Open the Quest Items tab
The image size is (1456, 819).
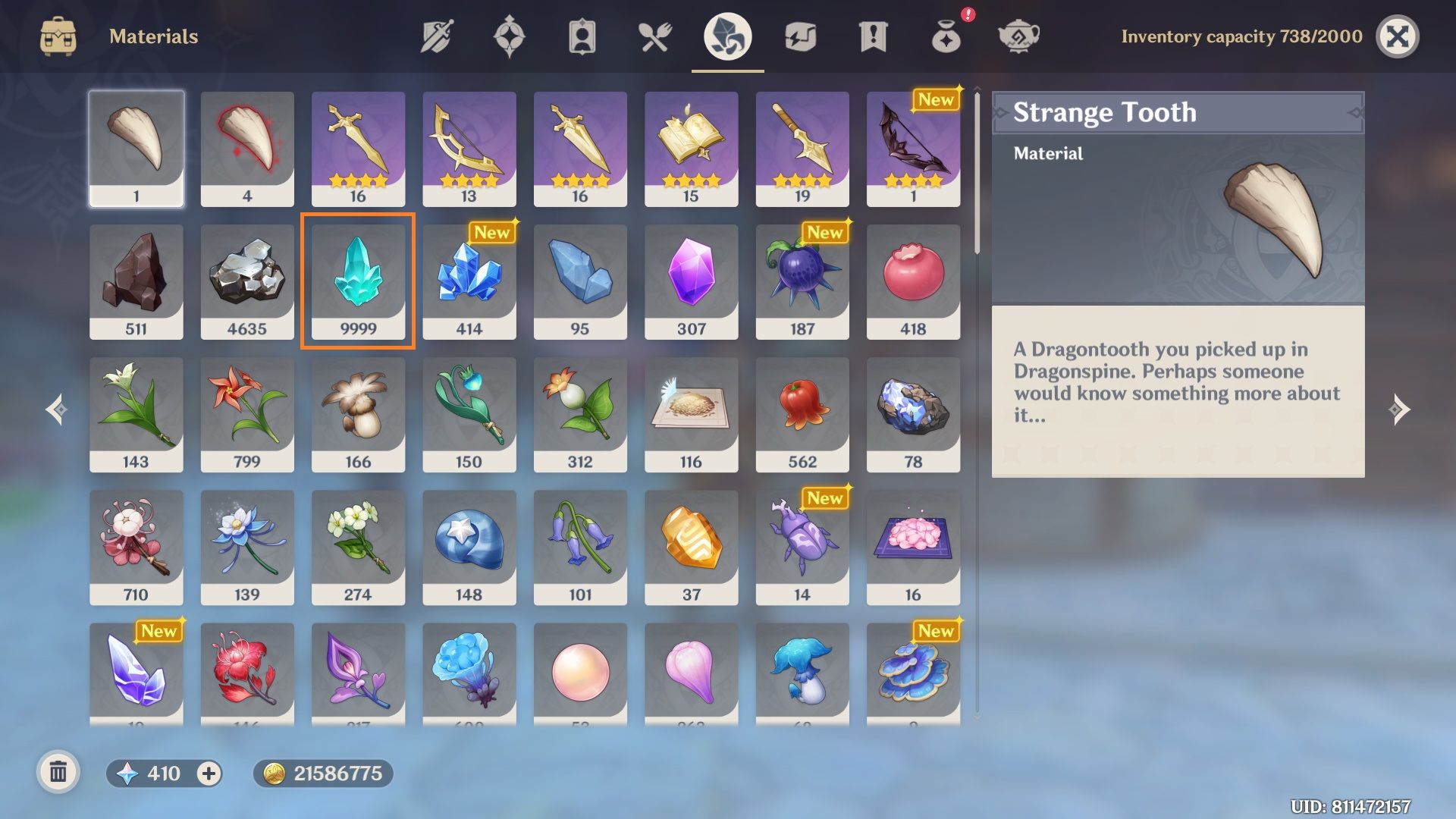[874, 36]
